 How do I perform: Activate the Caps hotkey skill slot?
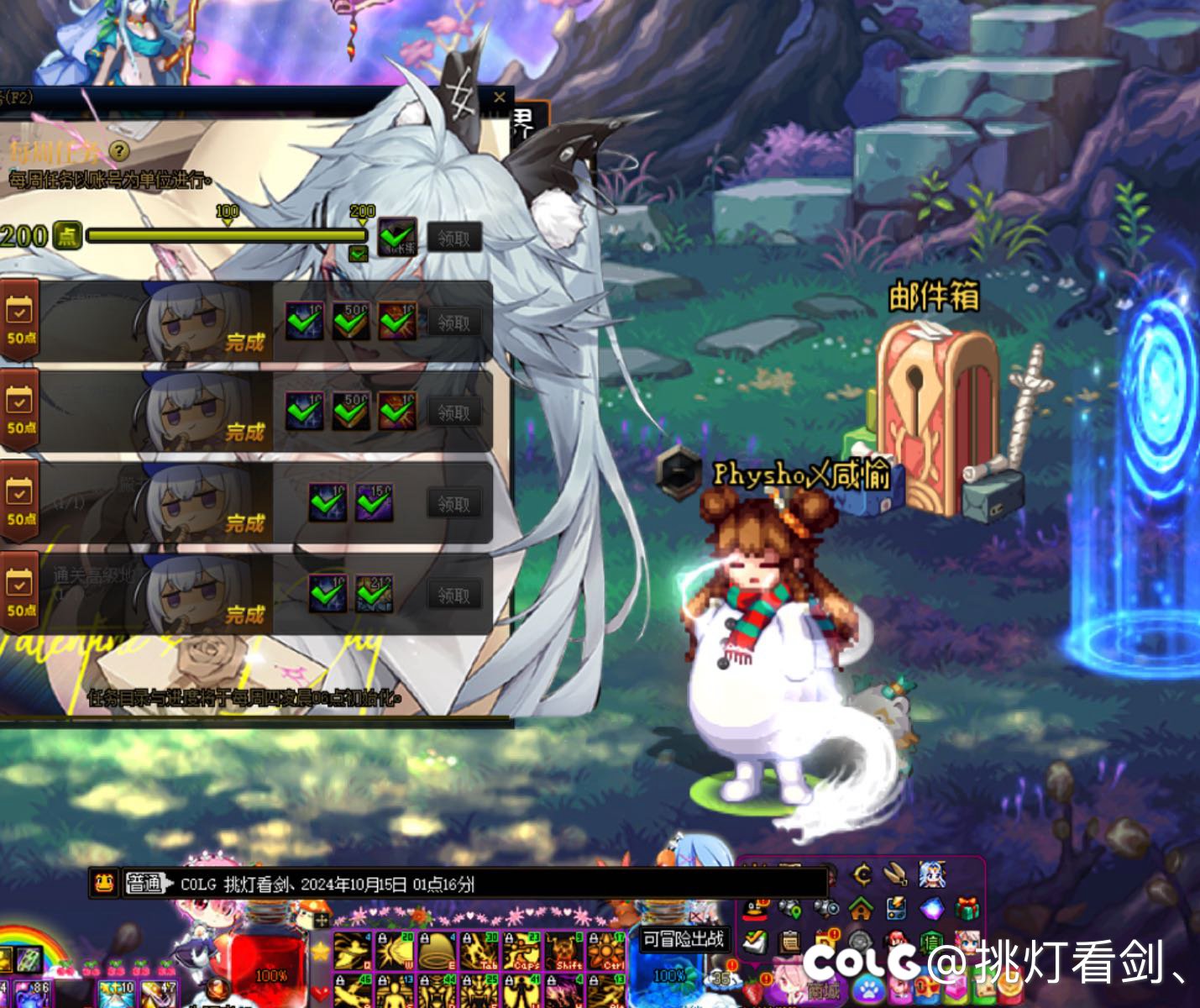[x=521, y=950]
